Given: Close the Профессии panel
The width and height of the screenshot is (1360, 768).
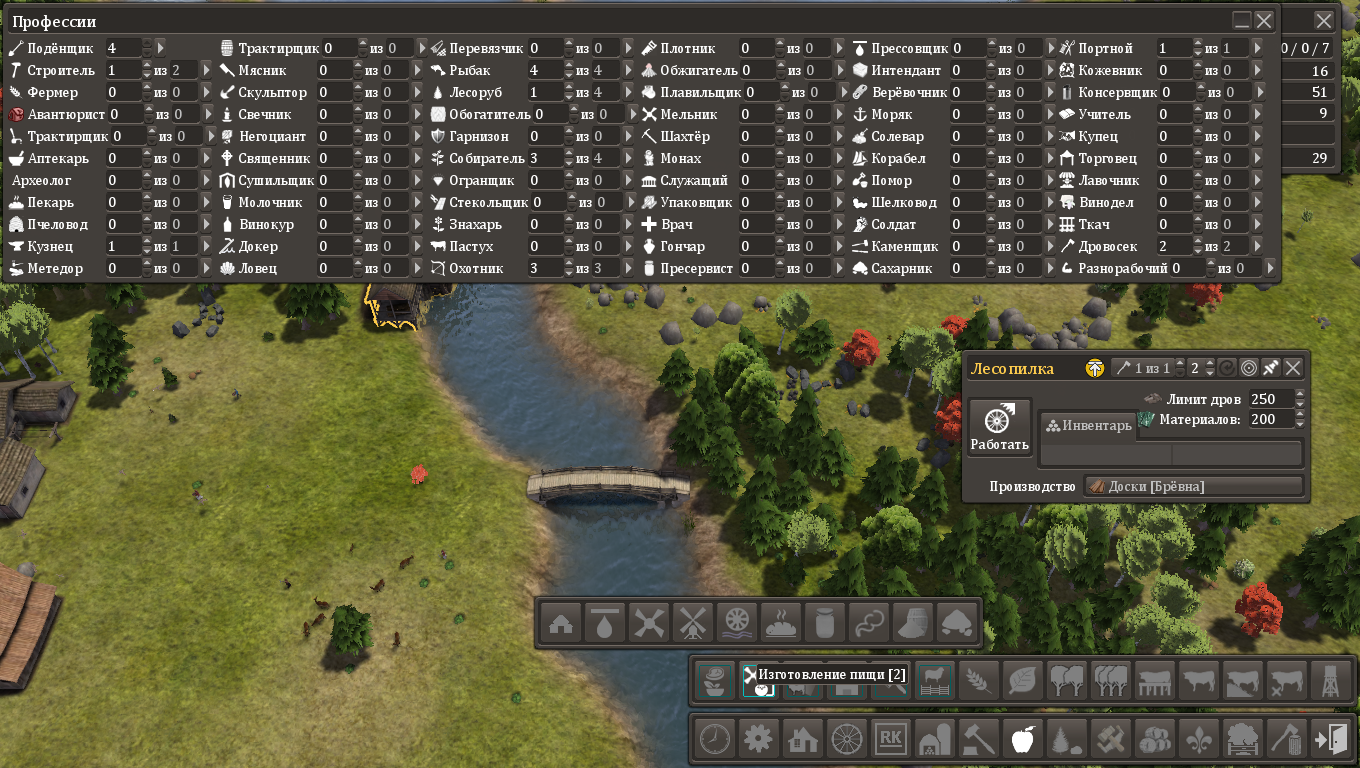Looking at the screenshot, I should (1264, 20).
